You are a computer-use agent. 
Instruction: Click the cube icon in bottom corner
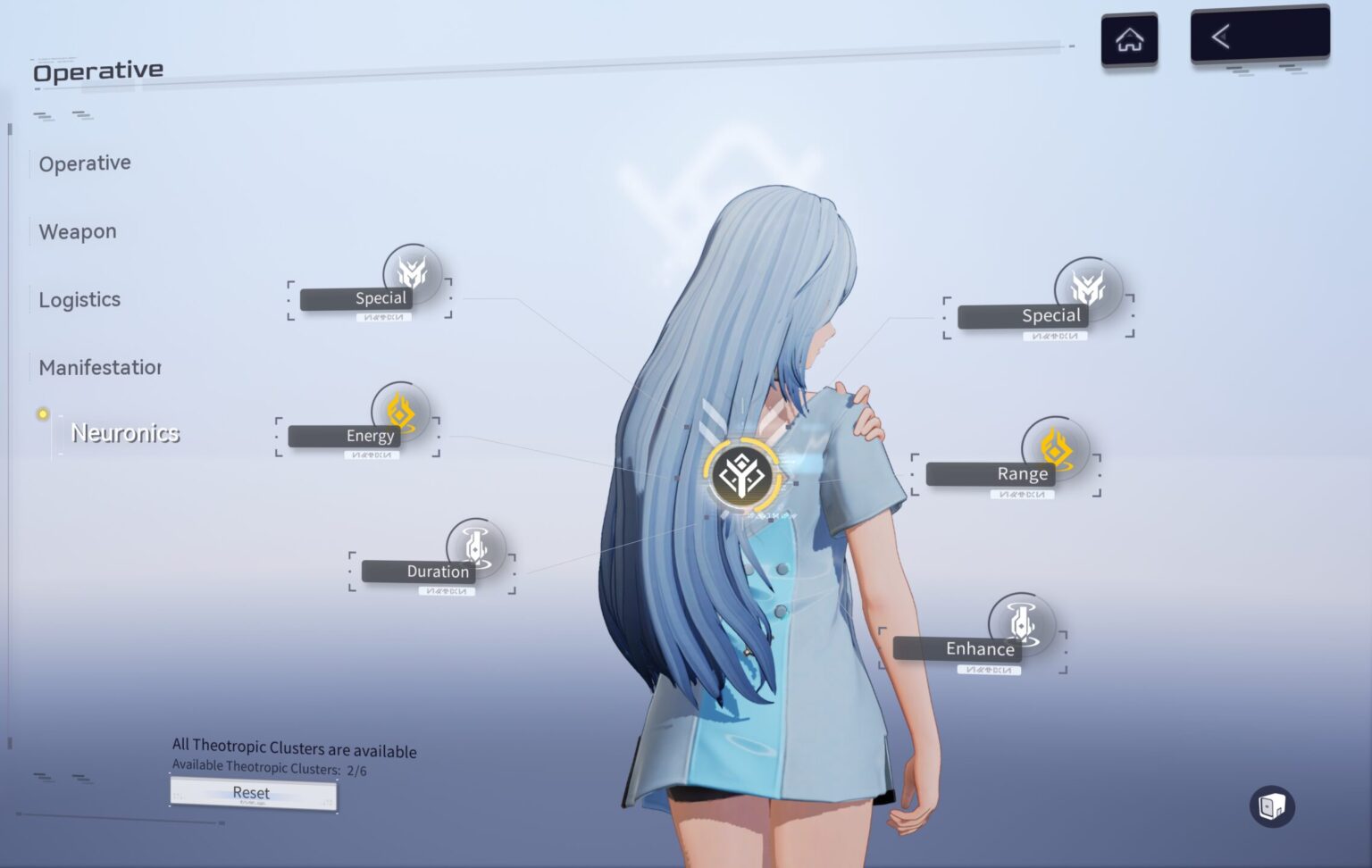click(1271, 806)
